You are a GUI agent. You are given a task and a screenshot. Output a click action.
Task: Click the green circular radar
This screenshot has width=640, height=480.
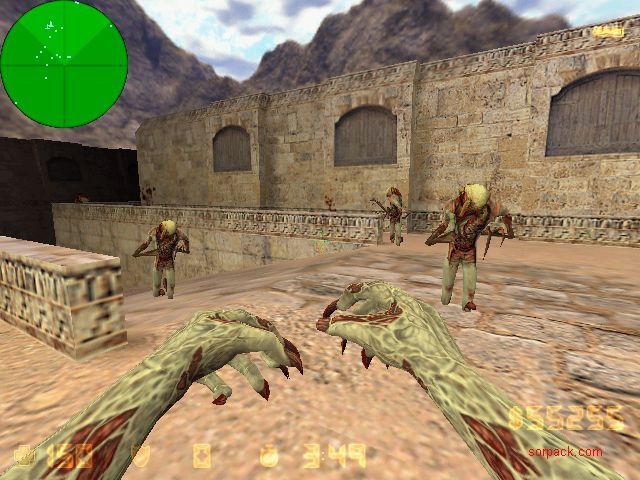[x=64, y=64]
